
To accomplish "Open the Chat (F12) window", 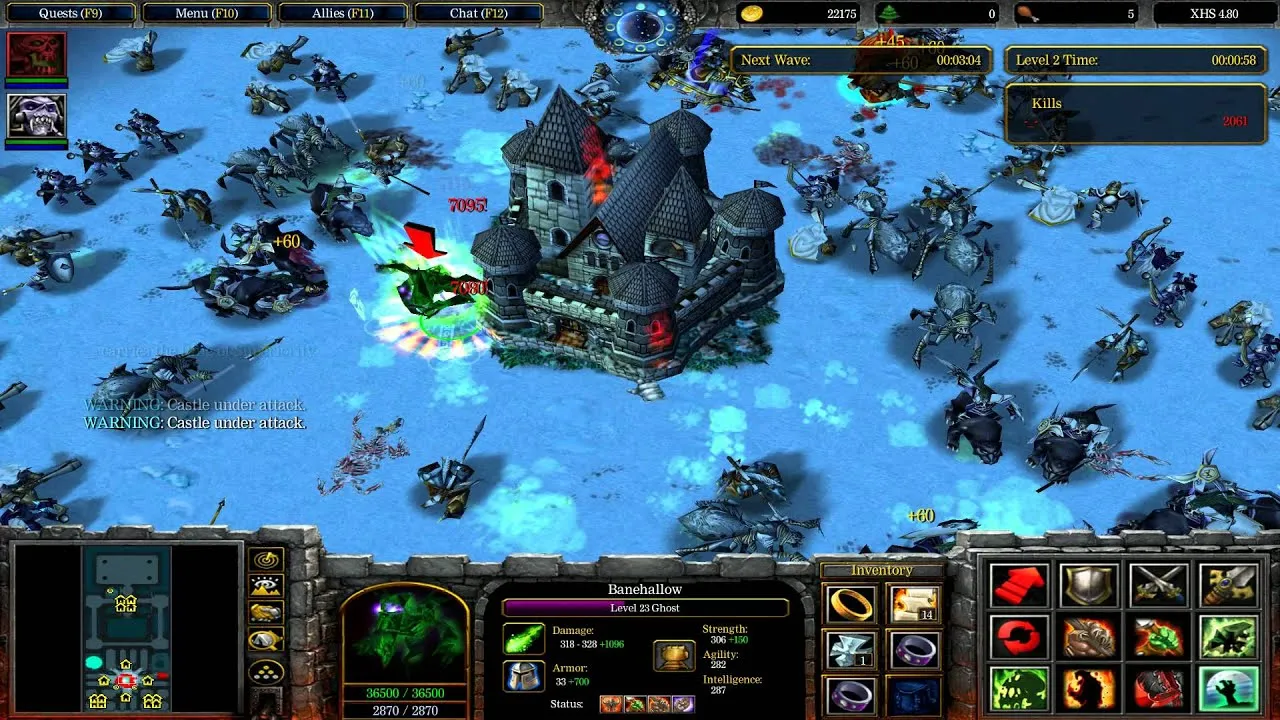I will pos(481,13).
